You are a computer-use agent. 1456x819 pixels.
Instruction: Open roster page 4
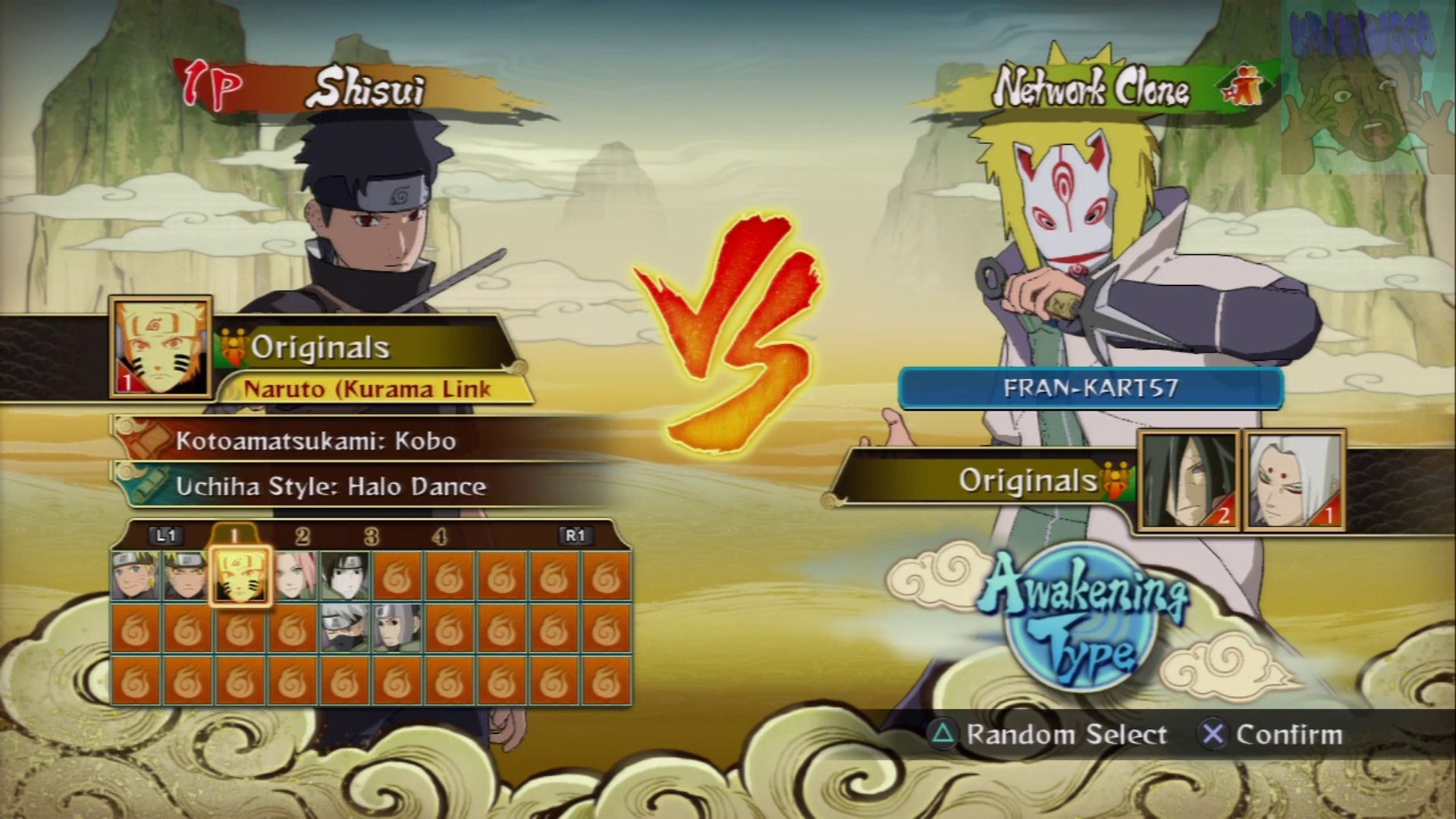(x=439, y=537)
